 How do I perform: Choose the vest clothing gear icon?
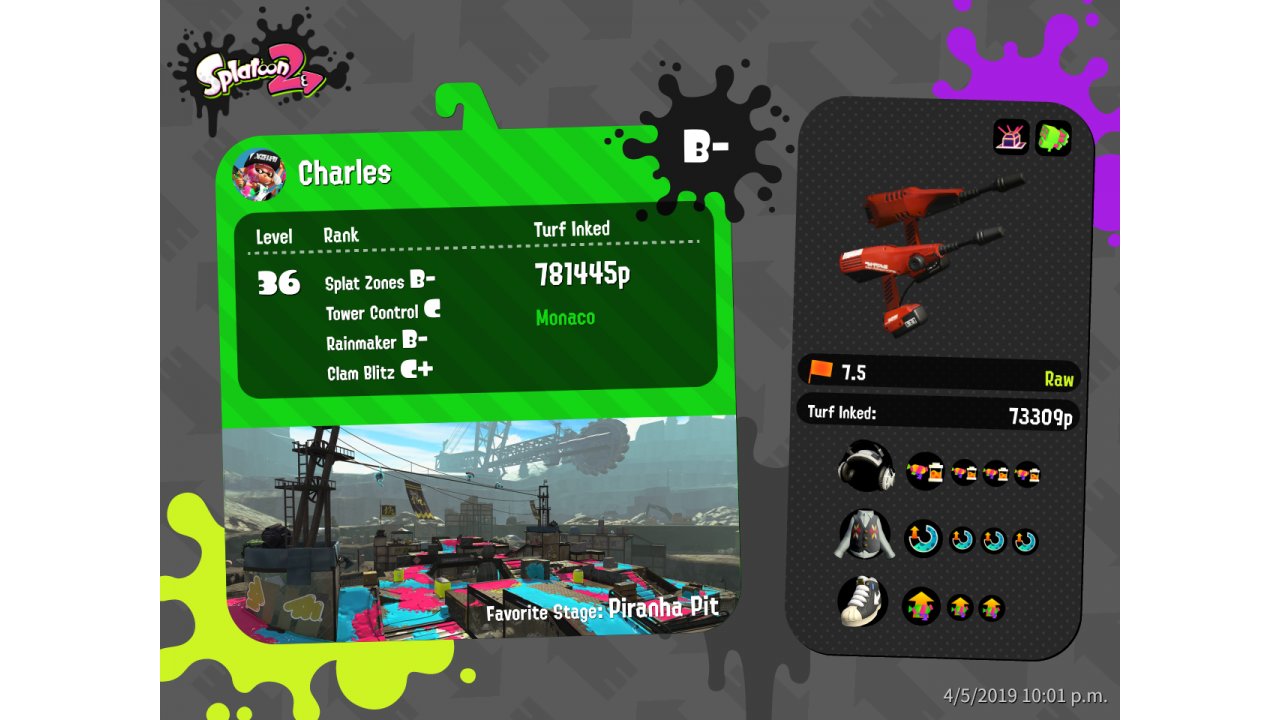click(863, 536)
